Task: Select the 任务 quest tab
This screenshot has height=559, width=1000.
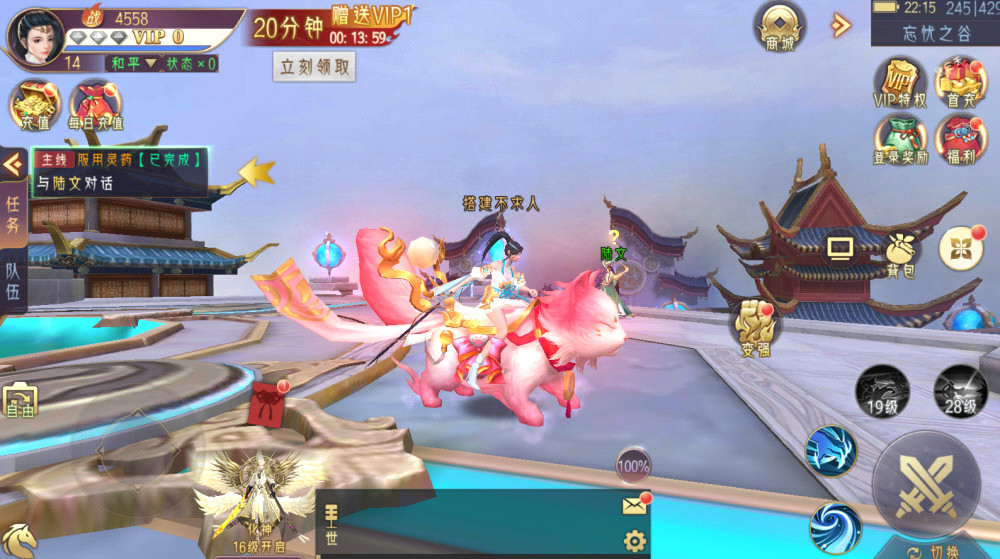Action: (x=13, y=213)
